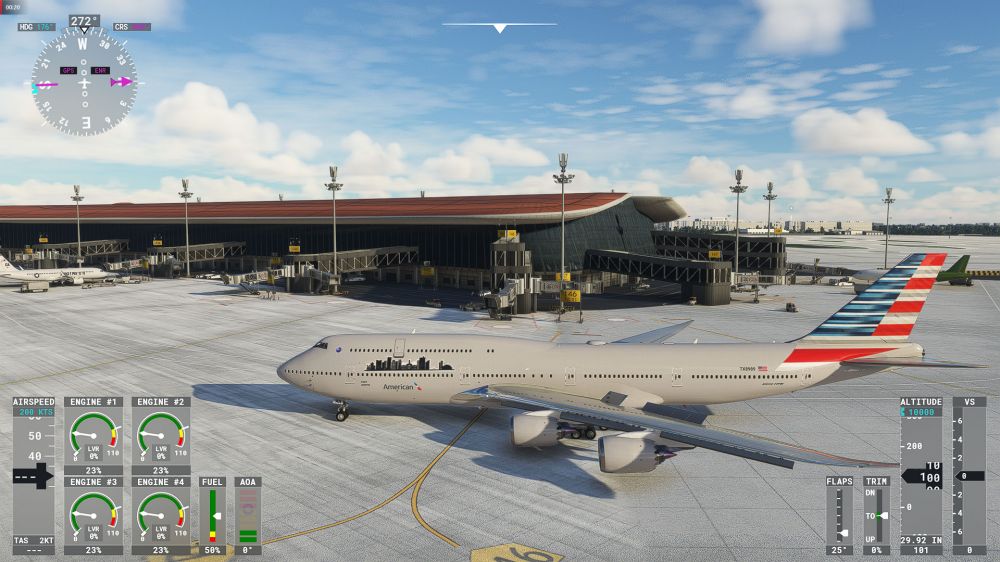This screenshot has width=1000, height=562.
Task: Click the heading compass dial
Action: (x=84, y=82)
